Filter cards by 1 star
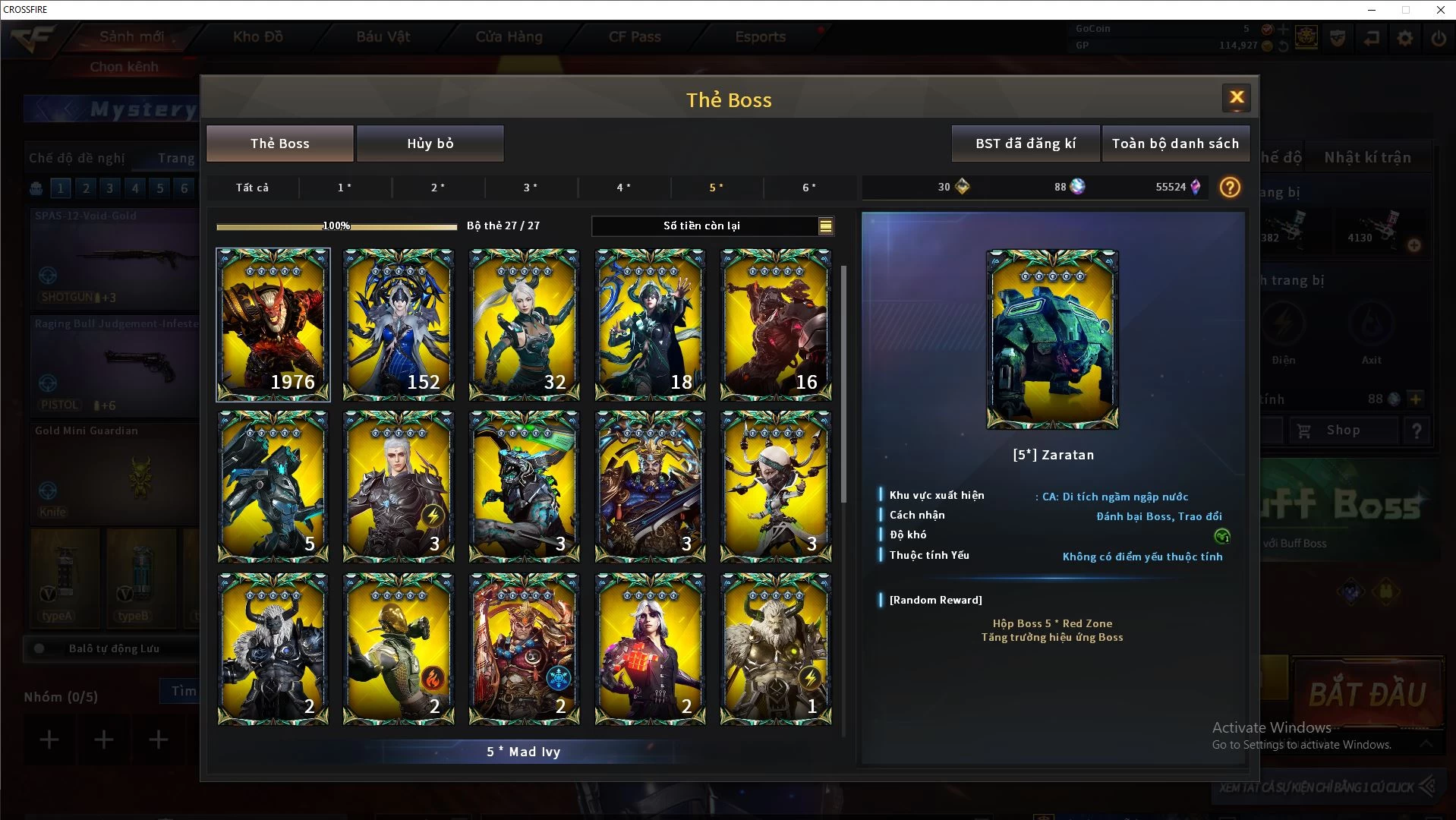Viewport: 1456px width, 820px height. [x=345, y=188]
